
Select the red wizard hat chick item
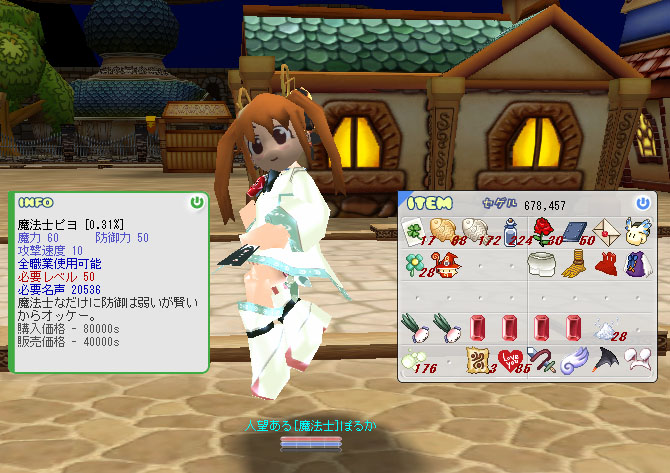pyautogui.click(x=446, y=264)
